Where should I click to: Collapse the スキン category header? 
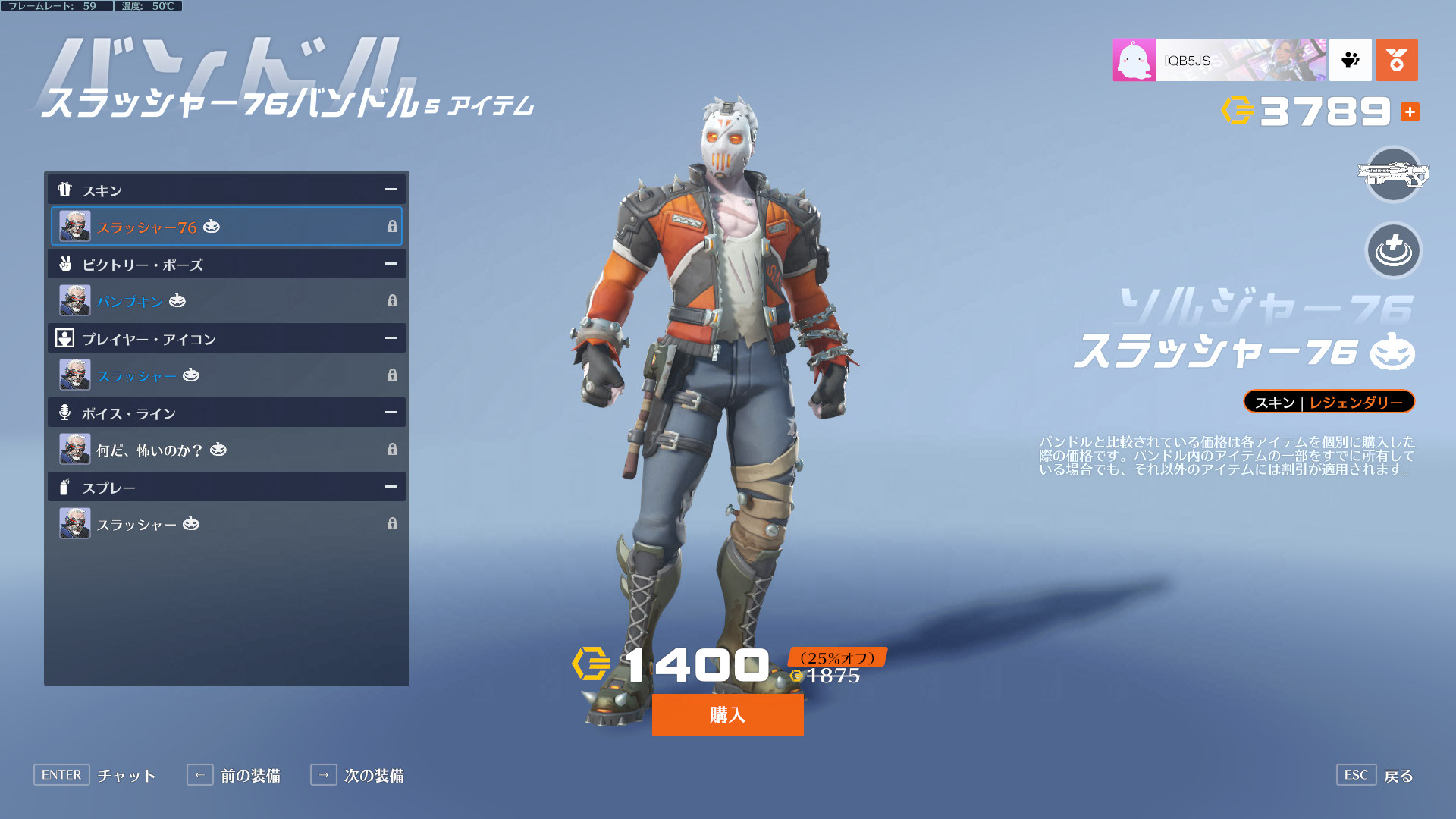[391, 190]
